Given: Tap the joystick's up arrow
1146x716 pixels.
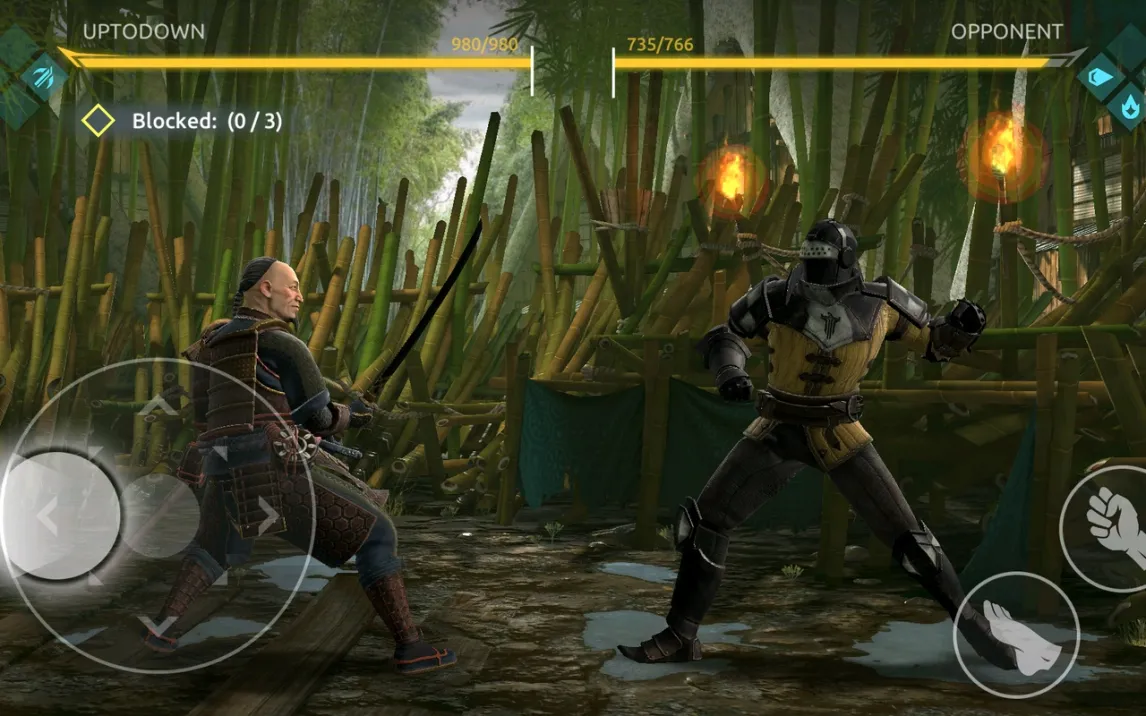Looking at the screenshot, I should click(x=160, y=404).
